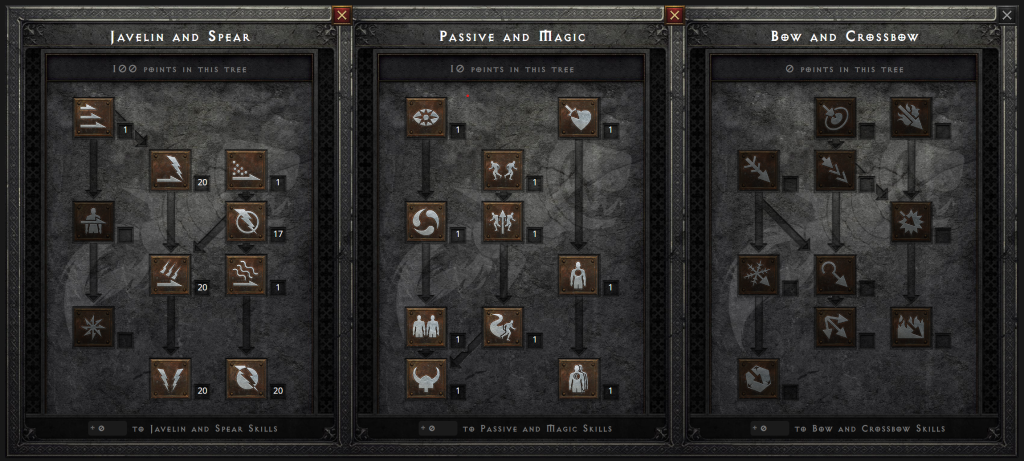Select the Jab skill icon

coord(93,118)
